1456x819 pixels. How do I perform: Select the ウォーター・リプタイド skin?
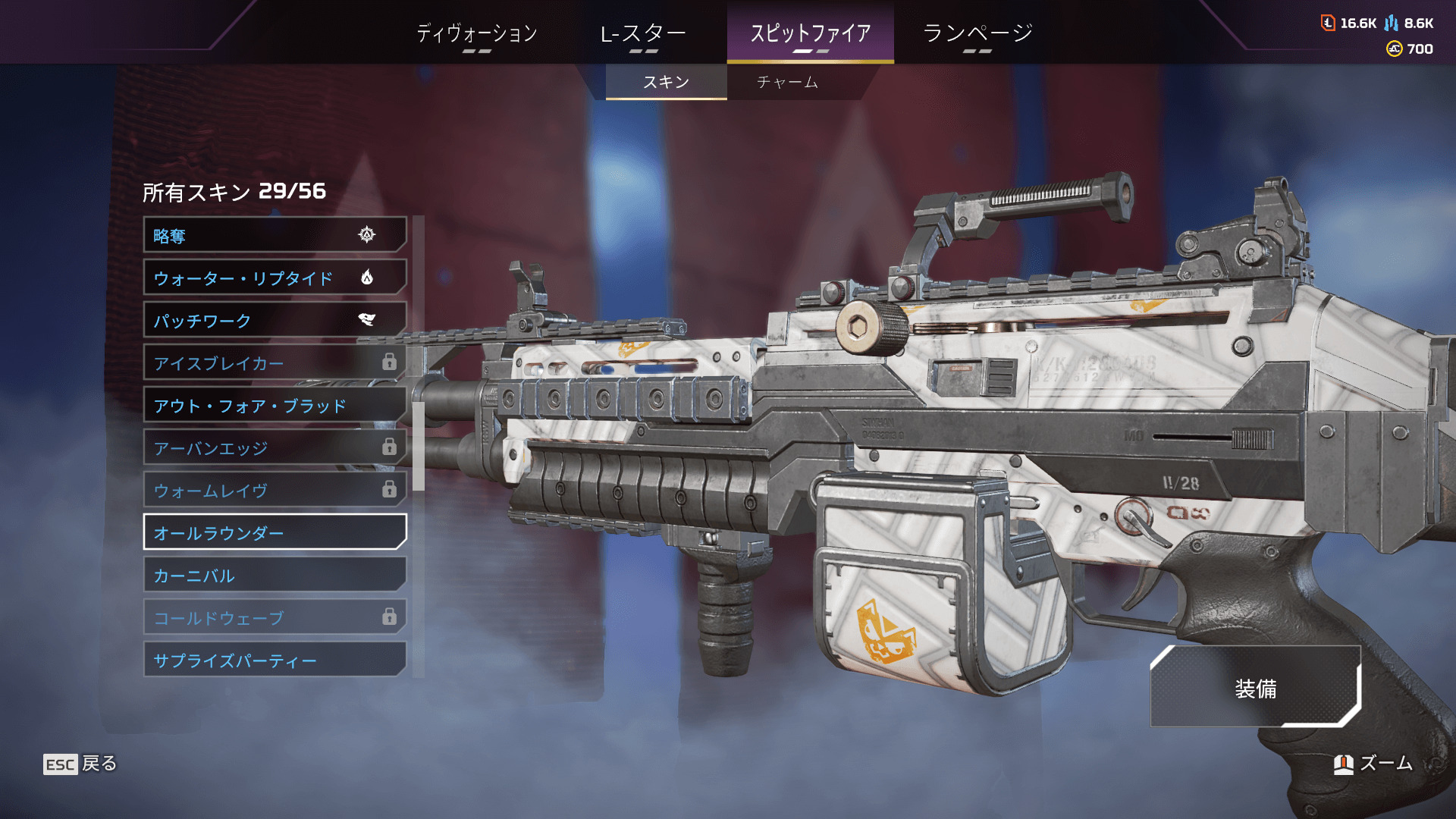[275, 278]
